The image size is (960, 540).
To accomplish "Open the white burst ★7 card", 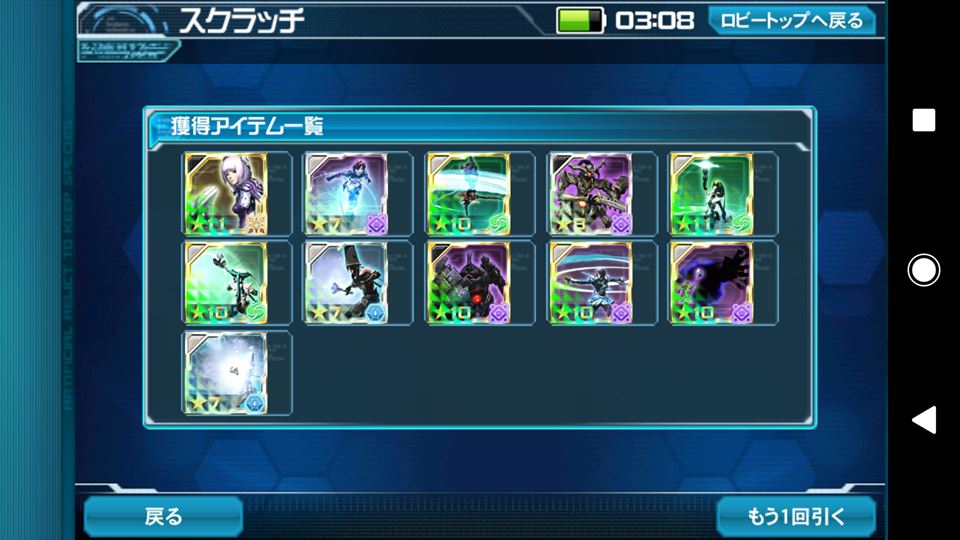I will [226, 373].
